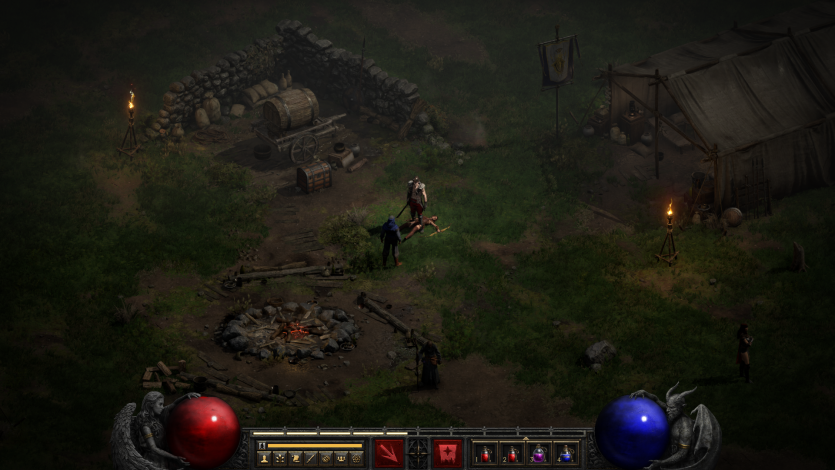Toggle run/walk icon beside the stamina bar
The height and width of the screenshot is (470, 835).
point(262,445)
